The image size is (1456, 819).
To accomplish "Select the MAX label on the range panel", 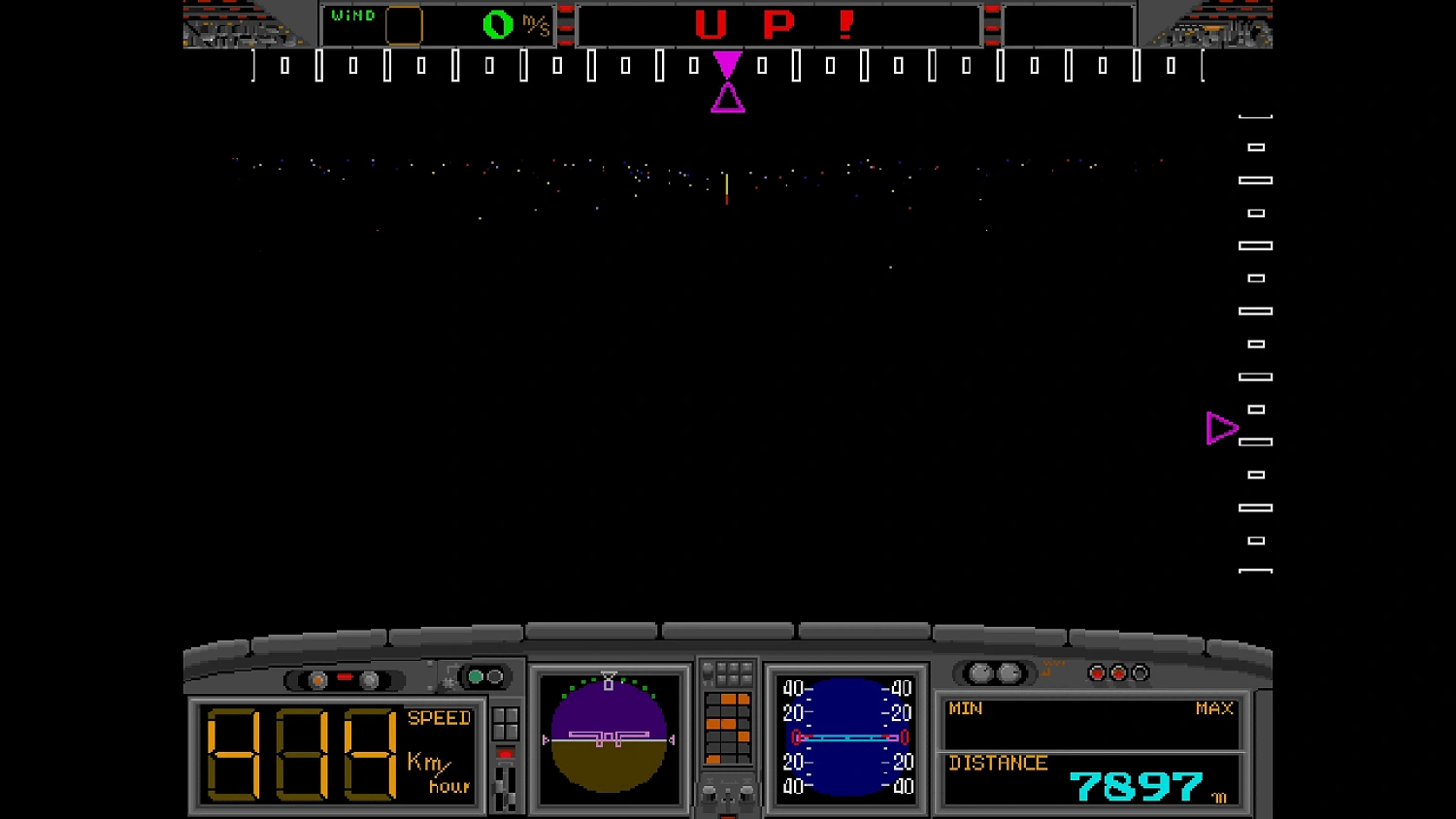I will [x=1212, y=709].
